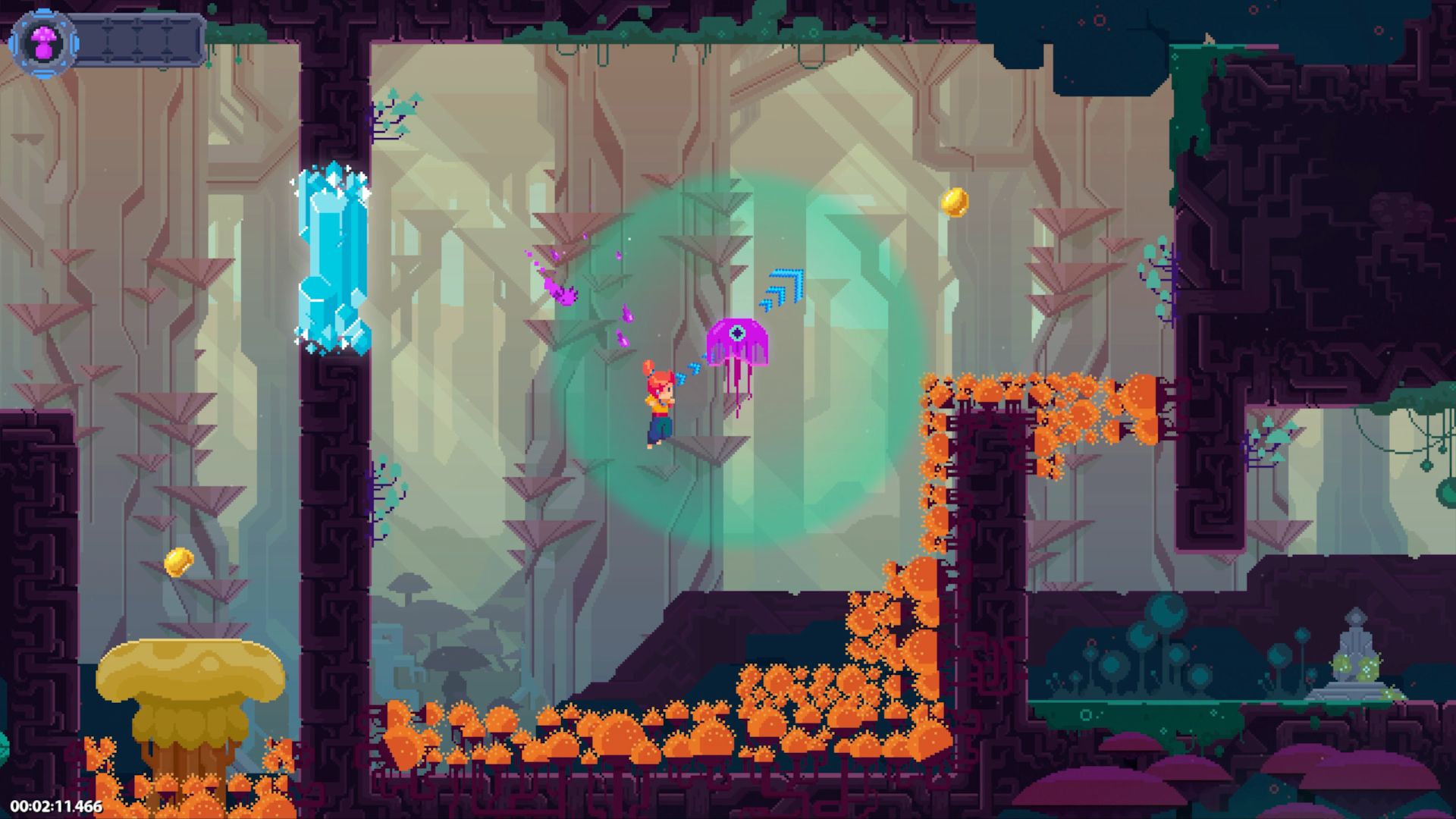Viewport: 1456px width, 819px height.
Task: Click the purple mushroom HUD icon
Action: 43,41
